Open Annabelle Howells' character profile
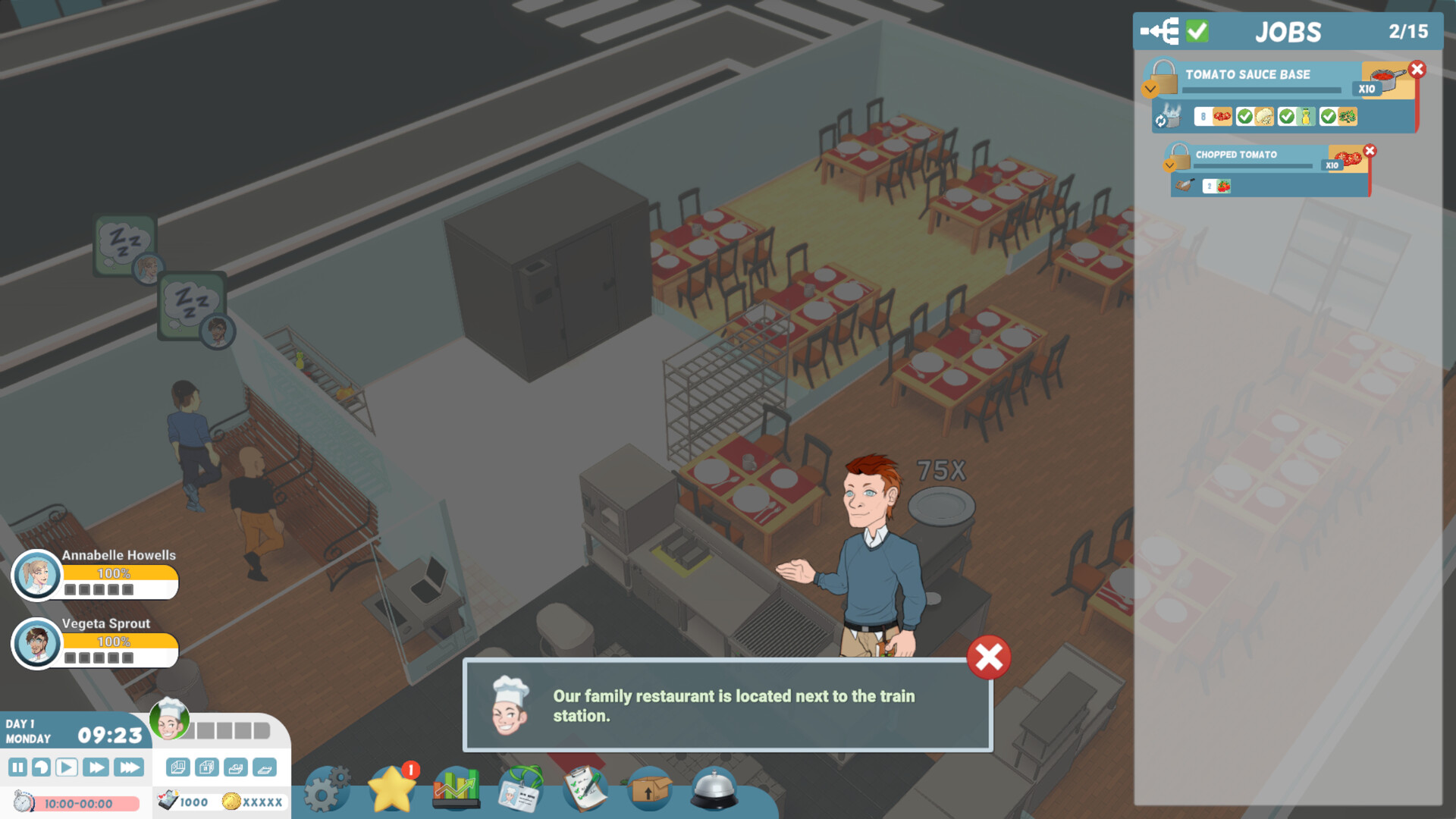1456x819 pixels. pos(36,576)
